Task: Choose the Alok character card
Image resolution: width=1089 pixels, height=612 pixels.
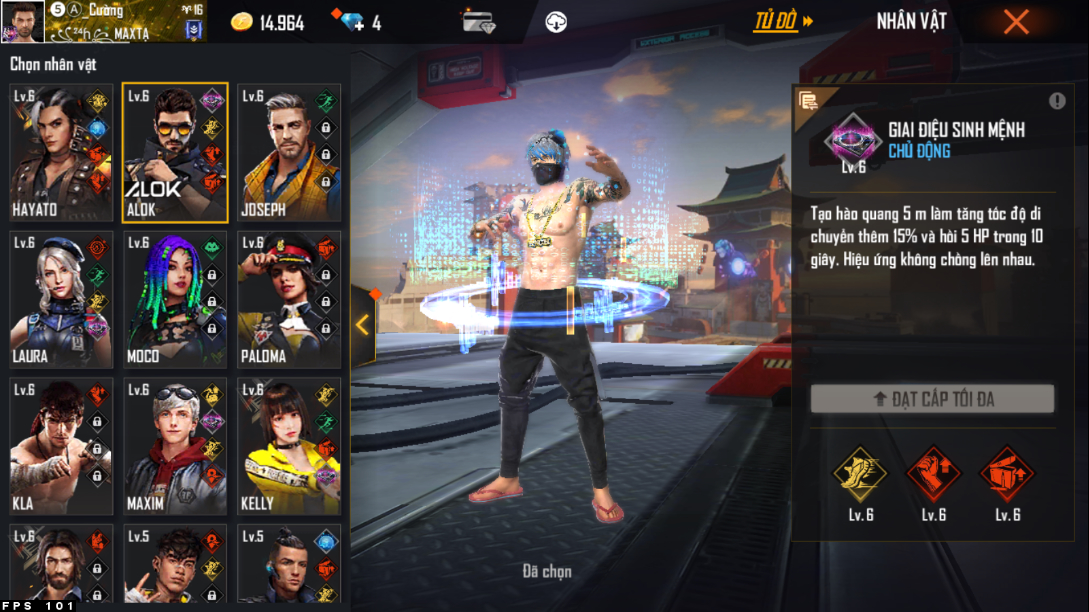Action: pyautogui.click(x=175, y=152)
